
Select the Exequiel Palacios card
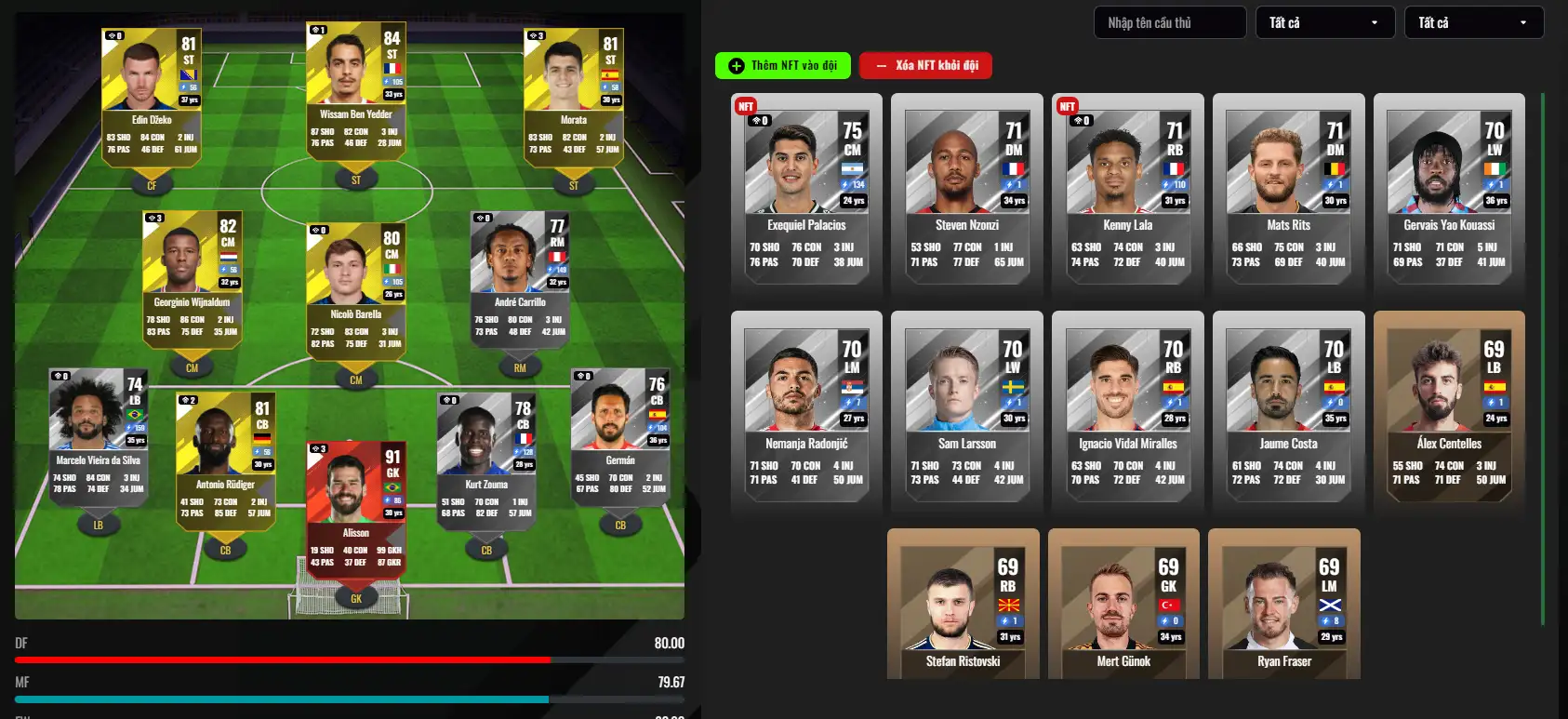806,193
